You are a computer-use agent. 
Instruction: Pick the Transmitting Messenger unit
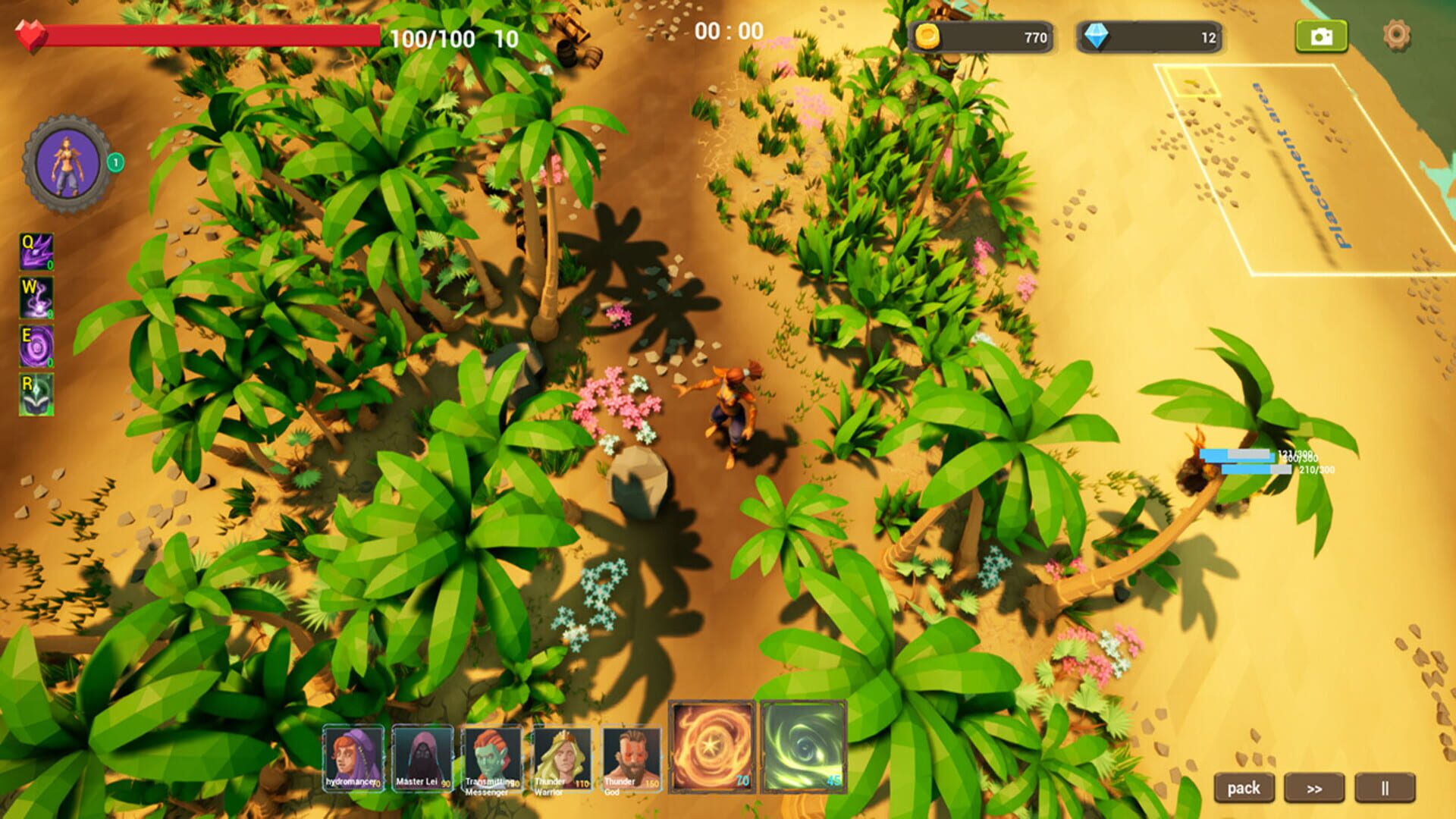coord(491,756)
